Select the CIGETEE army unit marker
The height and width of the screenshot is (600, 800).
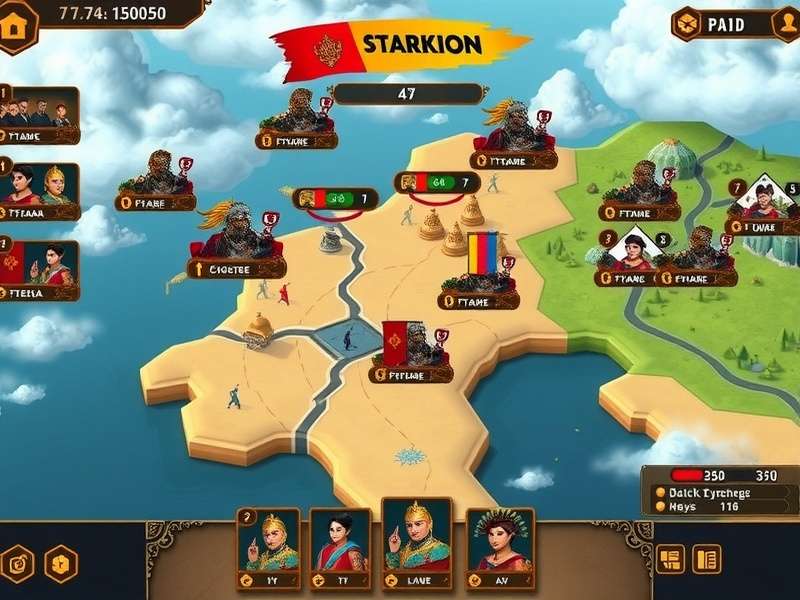pos(237,247)
